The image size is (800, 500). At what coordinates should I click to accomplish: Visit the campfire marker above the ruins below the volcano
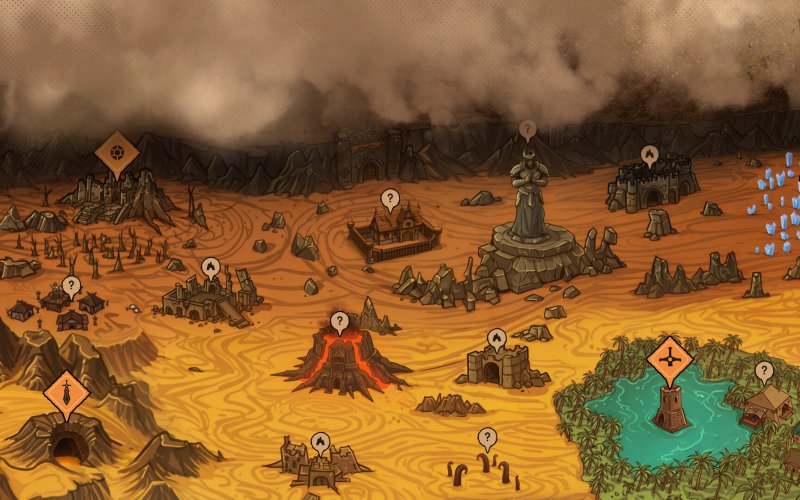[x=319, y=439]
